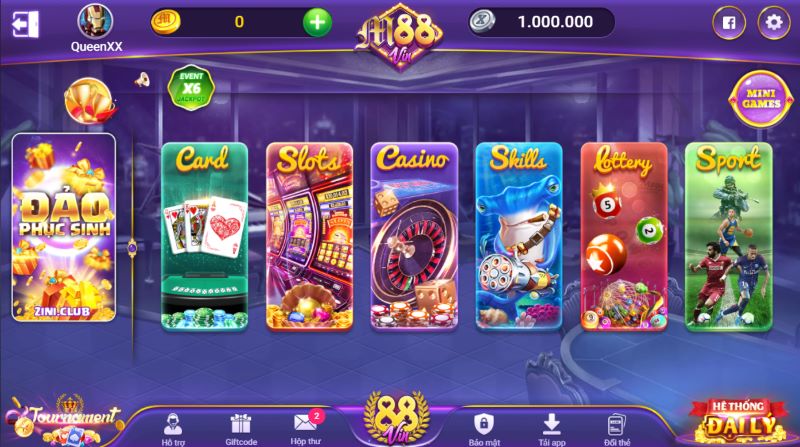Screen dimensions: 800x447
Task: Open the Đảo Phục Sinh banner
Action: tap(63, 227)
